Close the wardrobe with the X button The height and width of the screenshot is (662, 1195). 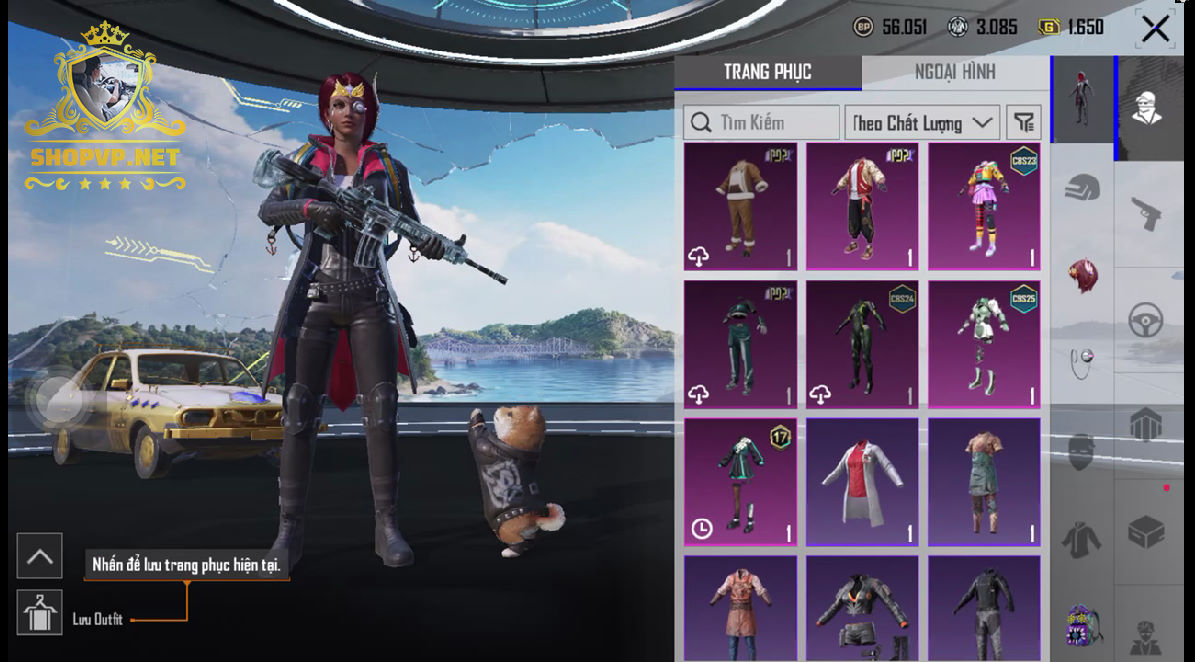1155,28
